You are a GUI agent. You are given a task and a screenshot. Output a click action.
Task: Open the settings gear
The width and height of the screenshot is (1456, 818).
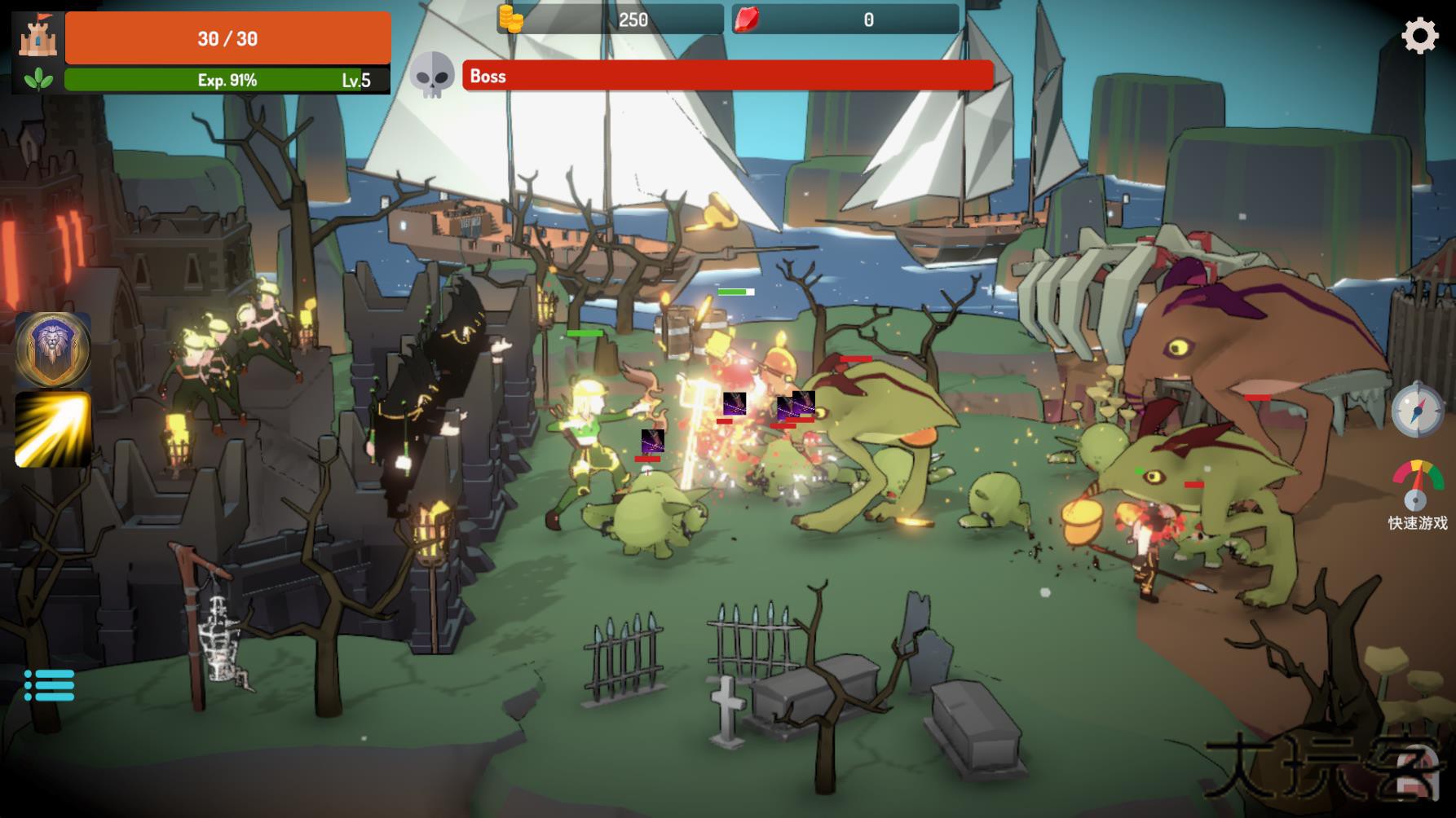[x=1419, y=36]
